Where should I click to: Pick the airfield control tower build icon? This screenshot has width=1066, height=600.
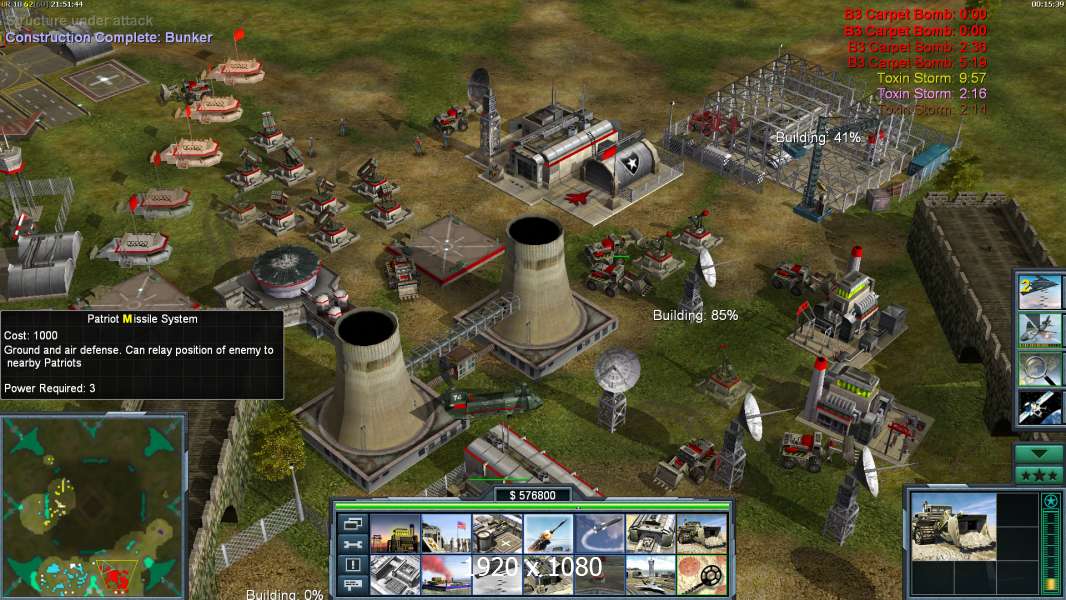[650, 575]
